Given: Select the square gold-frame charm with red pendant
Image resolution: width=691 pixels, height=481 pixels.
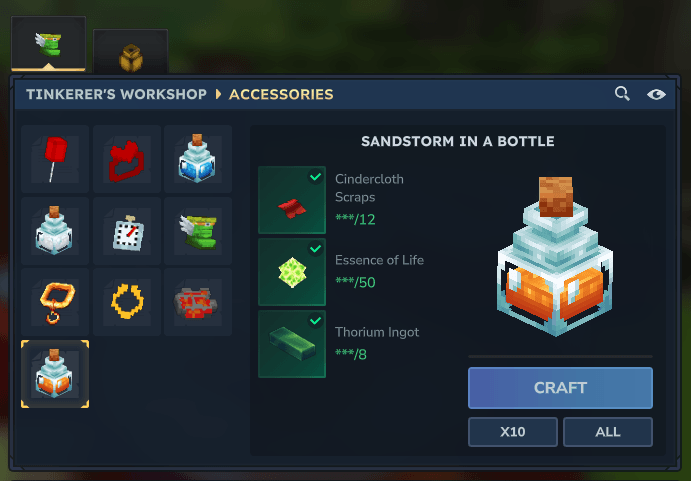Looking at the screenshot, I should point(55,302).
